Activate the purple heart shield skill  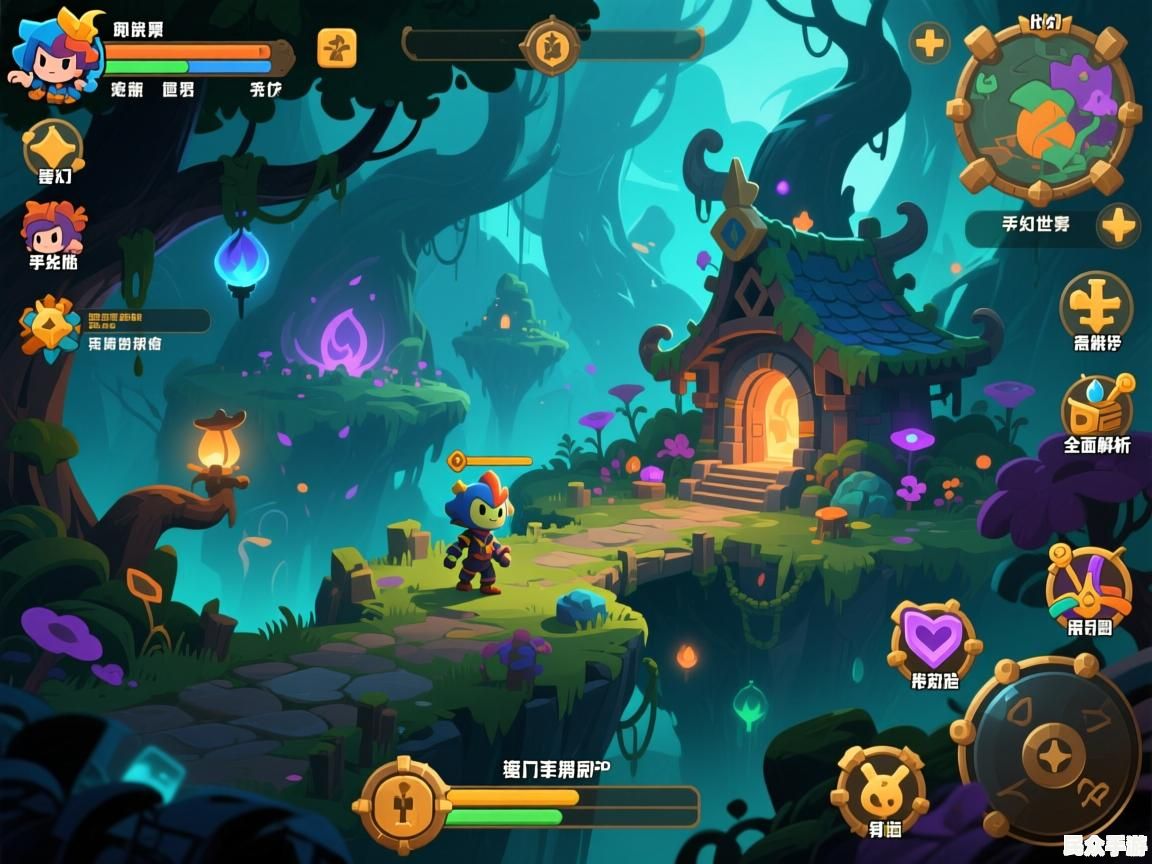934,640
